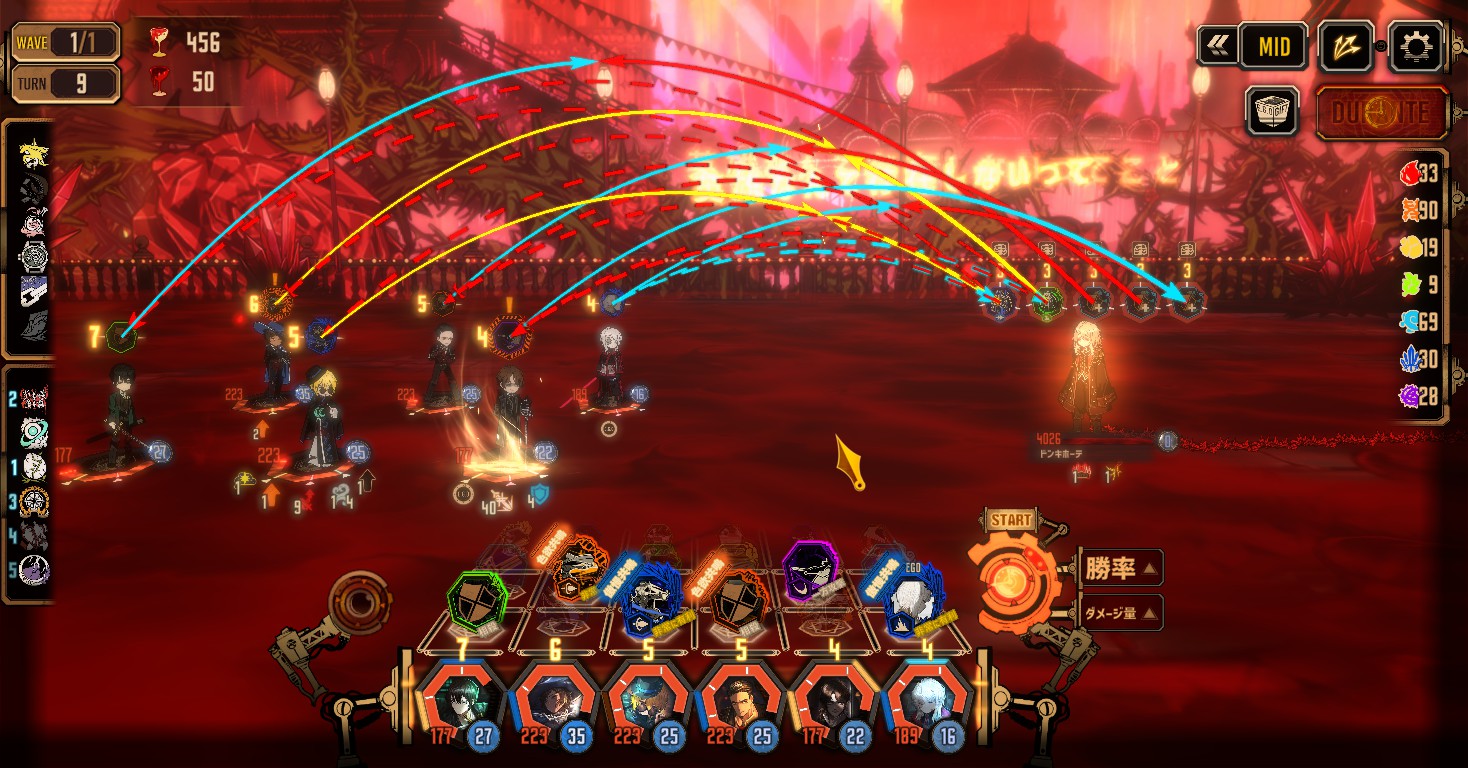Screen dimensions: 1468x768
Task: Open the E.G.O Gift box
Action: (1272, 111)
